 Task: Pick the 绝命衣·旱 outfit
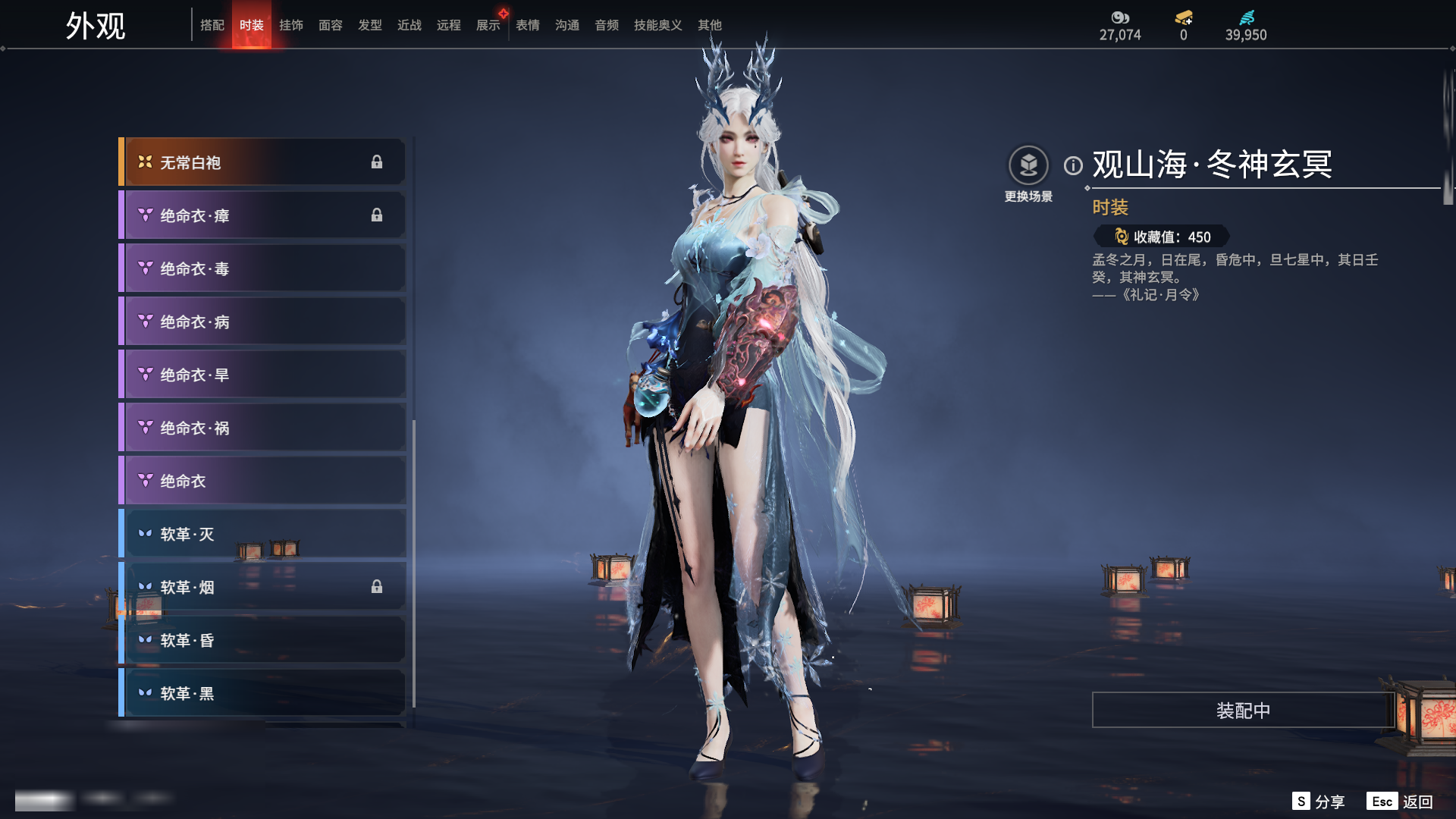pos(262,375)
